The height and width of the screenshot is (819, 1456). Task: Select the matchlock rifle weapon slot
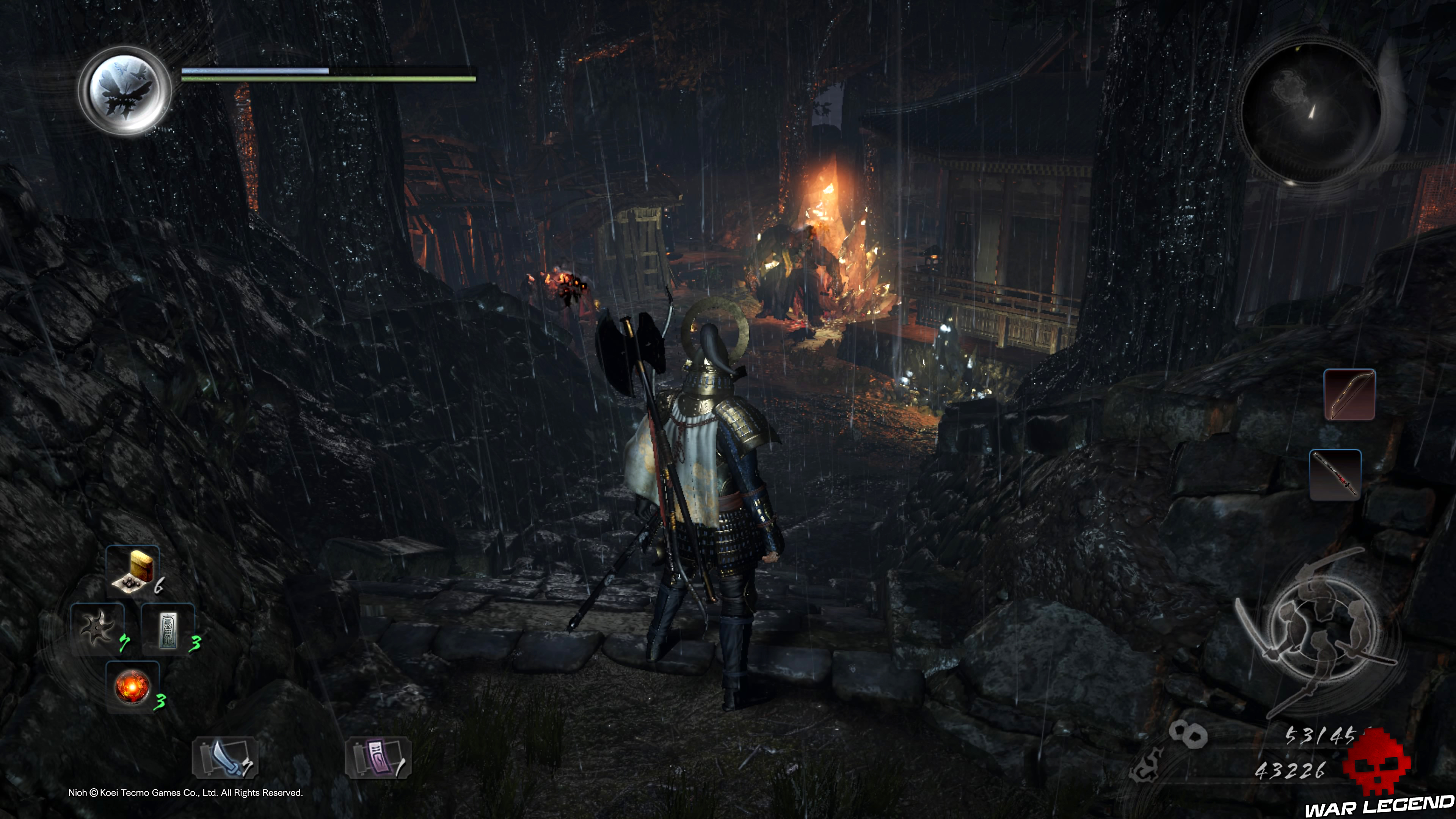1335,475
